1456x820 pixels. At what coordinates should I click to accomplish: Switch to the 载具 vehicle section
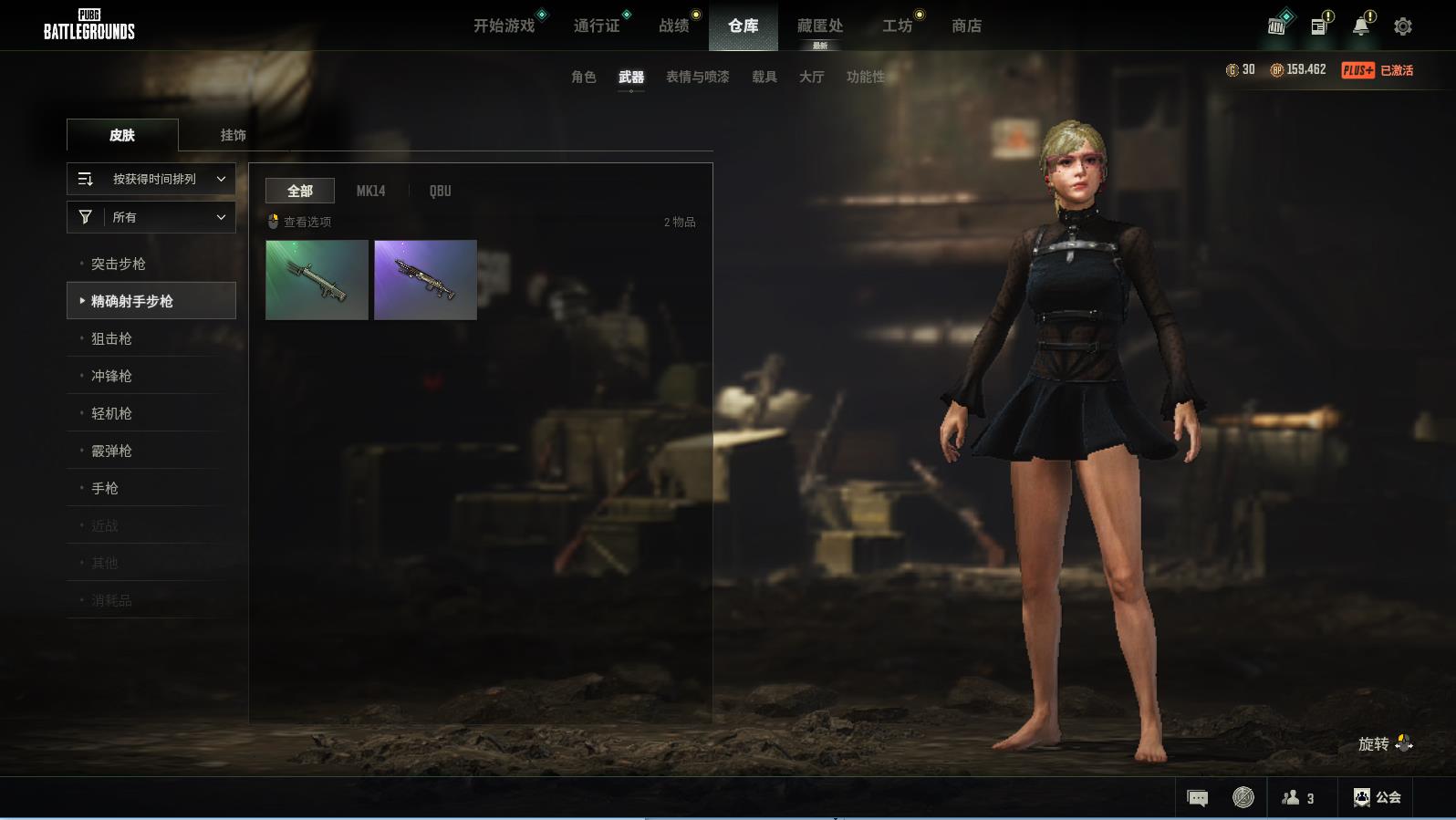pyautogui.click(x=764, y=78)
